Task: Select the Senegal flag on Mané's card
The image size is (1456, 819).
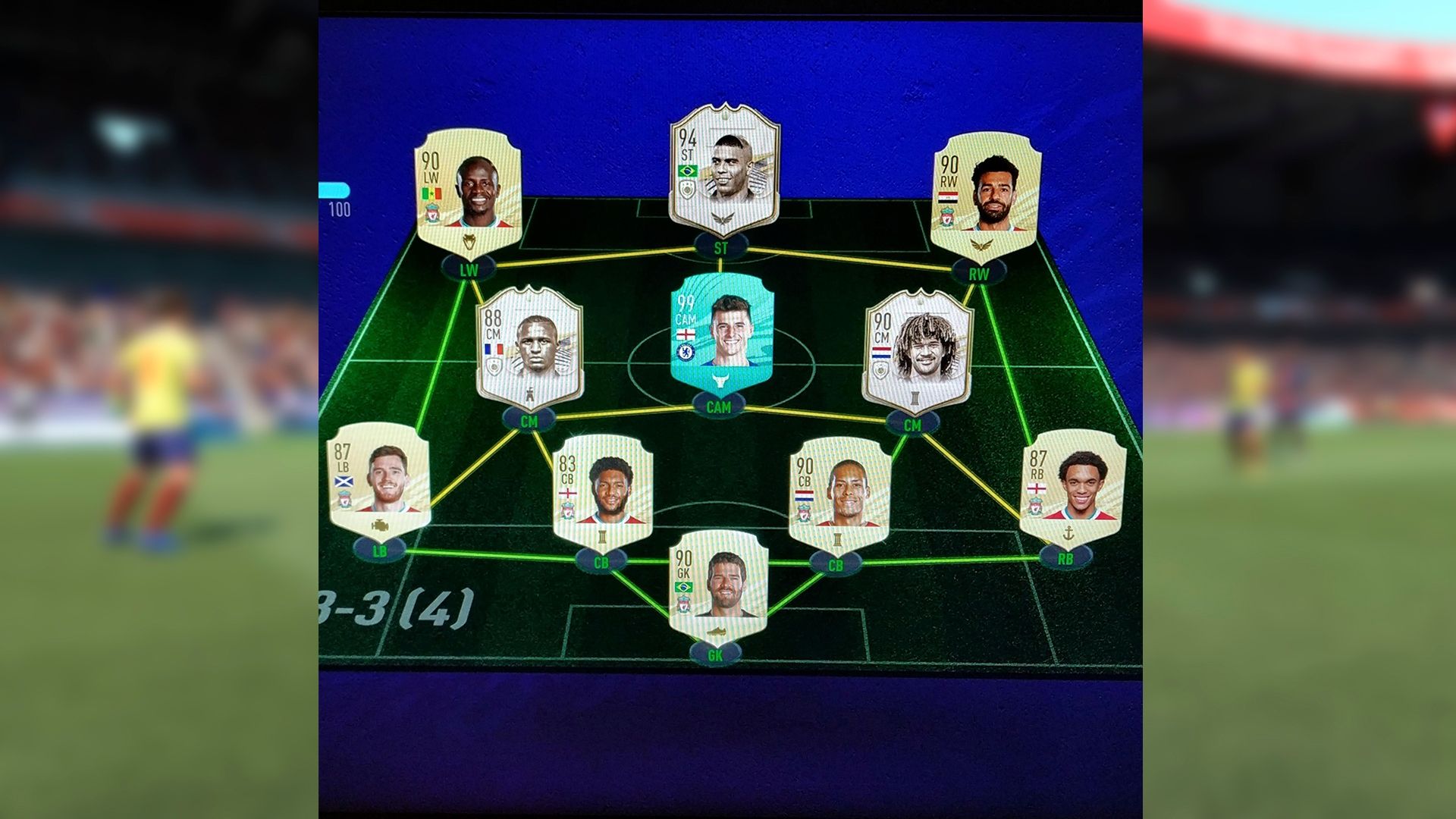Action: tap(431, 193)
